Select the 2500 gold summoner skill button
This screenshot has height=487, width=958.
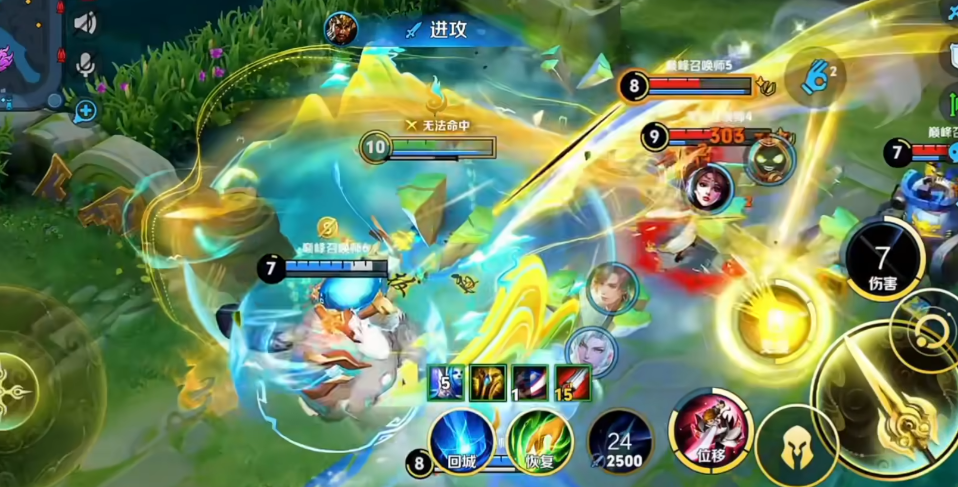[x=620, y=441]
